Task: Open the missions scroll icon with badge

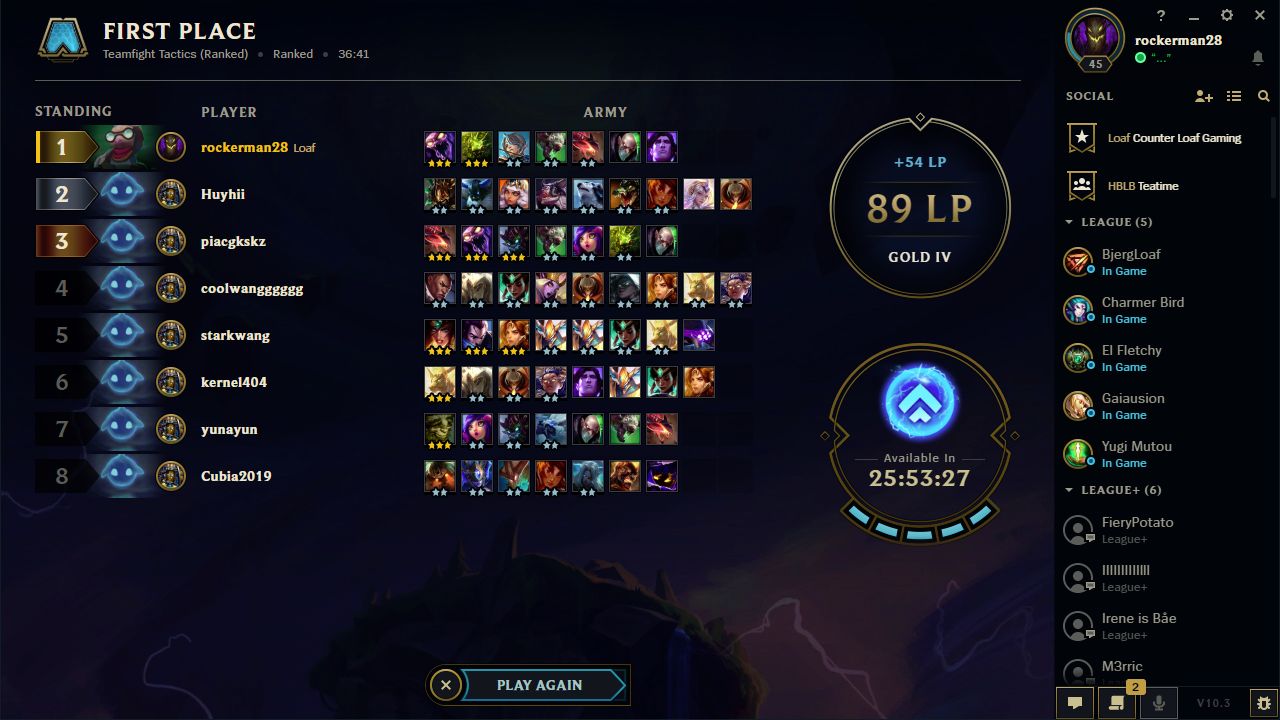Action: (1116, 703)
